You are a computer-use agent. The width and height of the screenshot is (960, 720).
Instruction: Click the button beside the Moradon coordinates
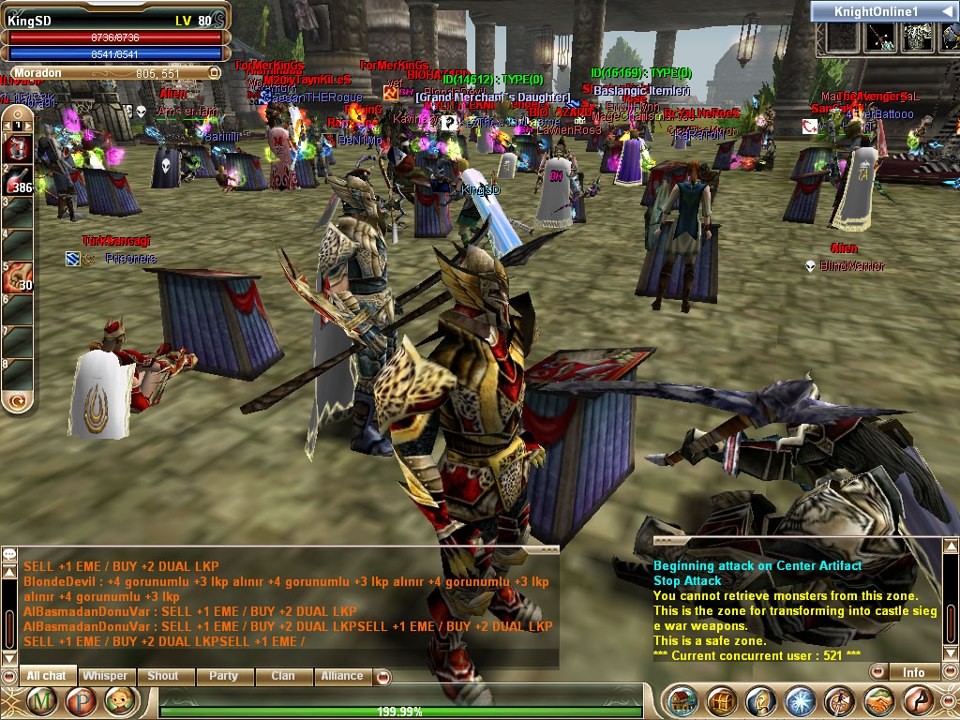pos(214,73)
